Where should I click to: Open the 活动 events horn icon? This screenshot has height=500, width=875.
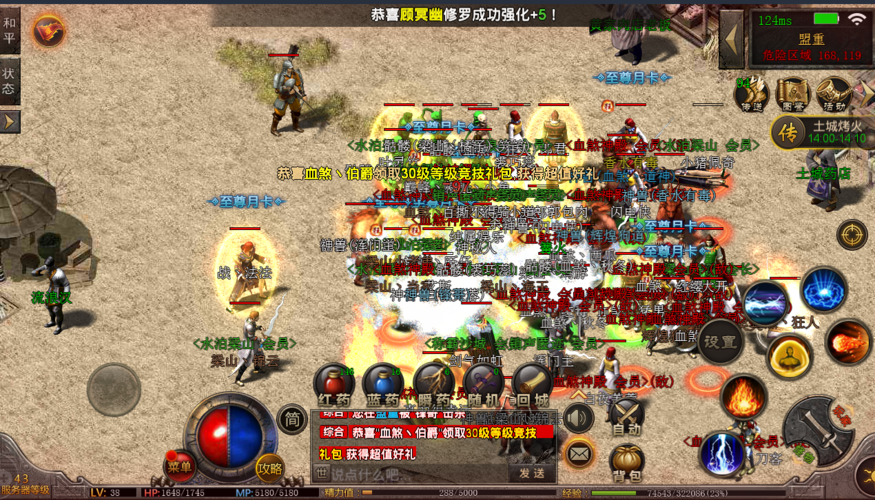click(834, 95)
